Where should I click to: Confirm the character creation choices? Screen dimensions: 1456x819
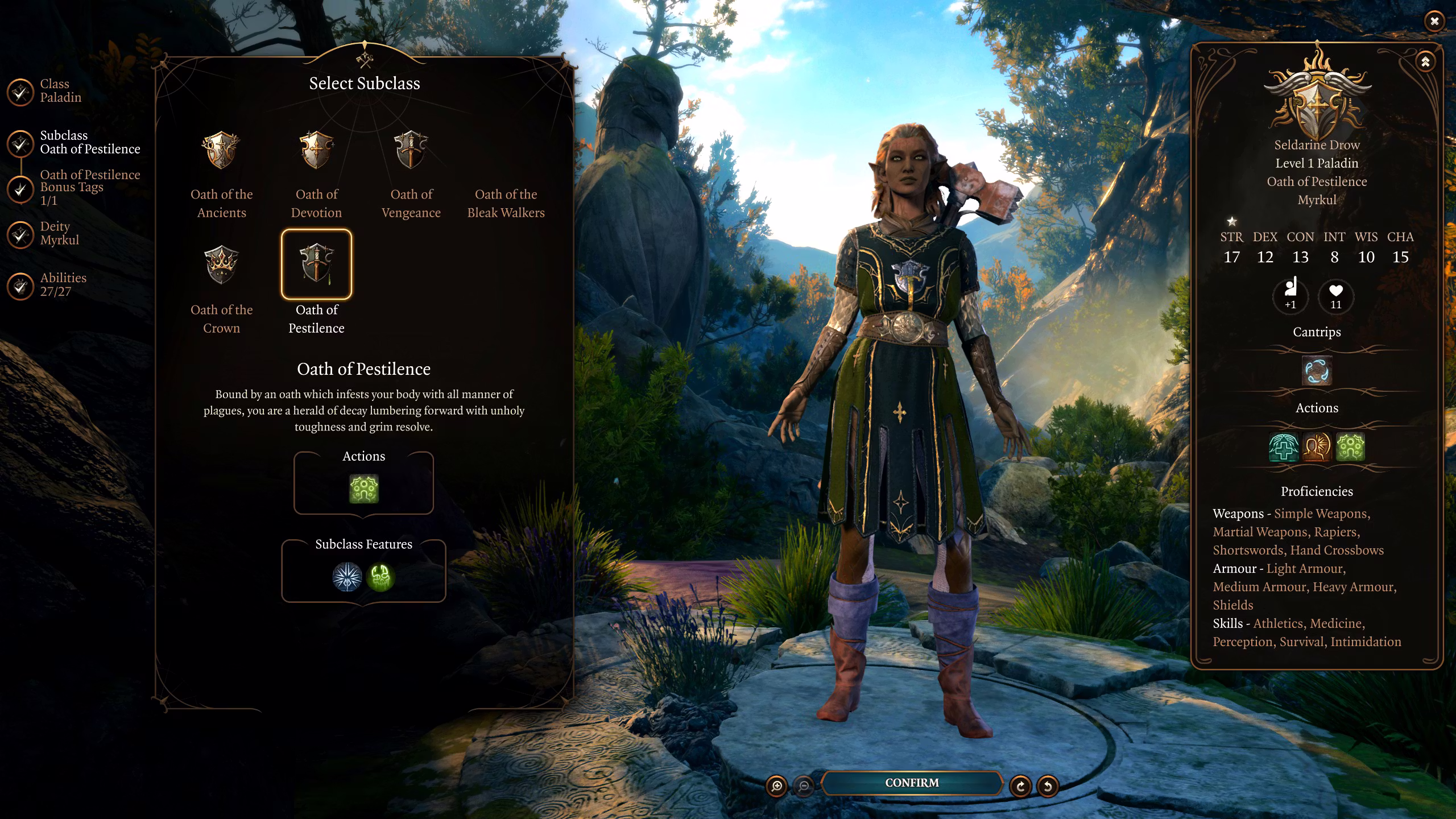[x=911, y=783]
